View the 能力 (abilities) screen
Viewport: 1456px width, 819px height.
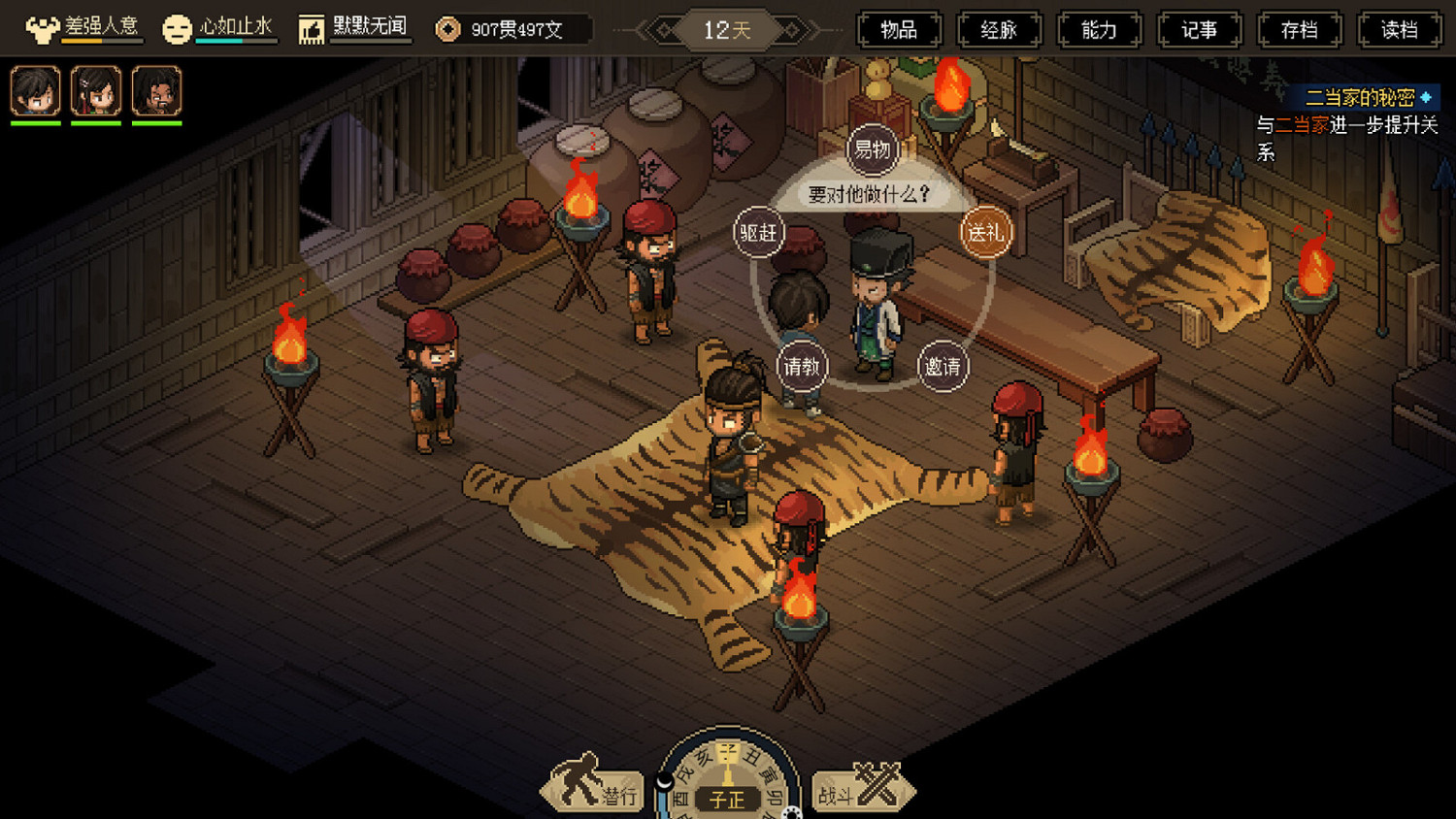pos(1099,29)
